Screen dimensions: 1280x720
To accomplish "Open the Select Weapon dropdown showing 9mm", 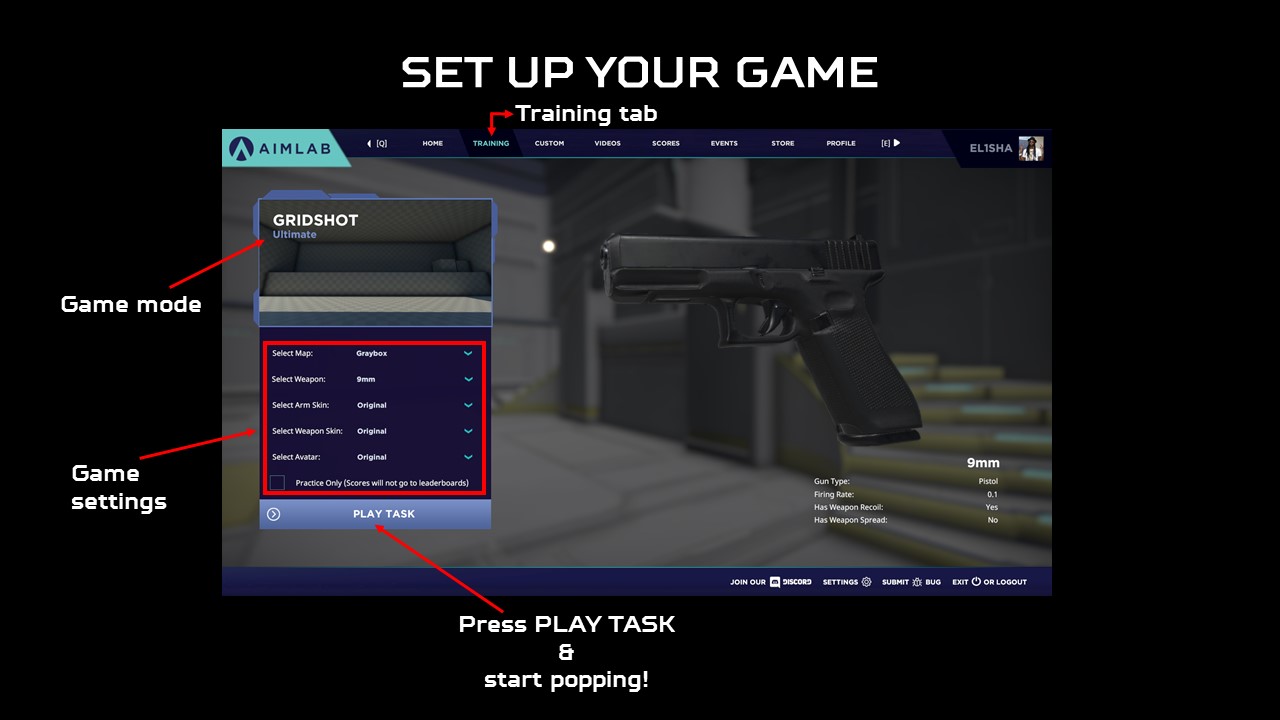I will click(x=467, y=379).
